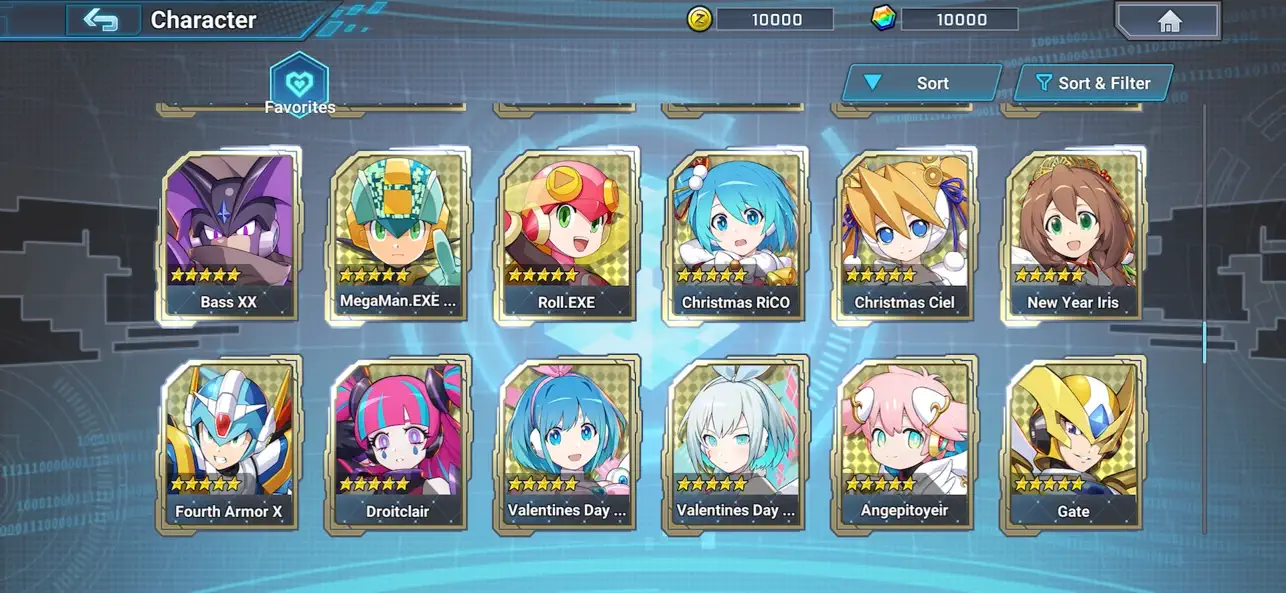Pick the Christmas RiCO character
The height and width of the screenshot is (593, 1286).
(x=736, y=236)
